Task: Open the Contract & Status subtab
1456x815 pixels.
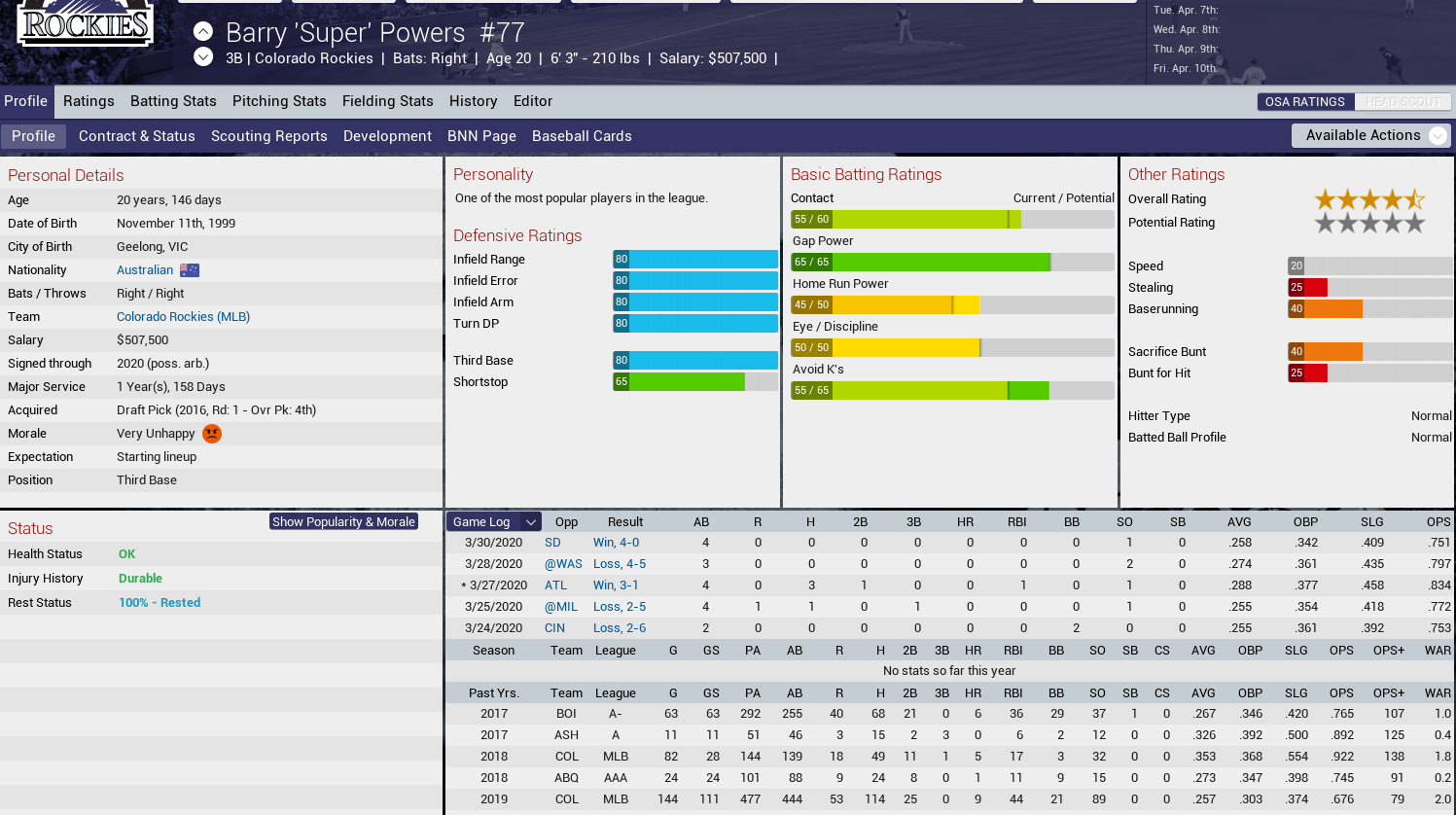Action: 137,136
